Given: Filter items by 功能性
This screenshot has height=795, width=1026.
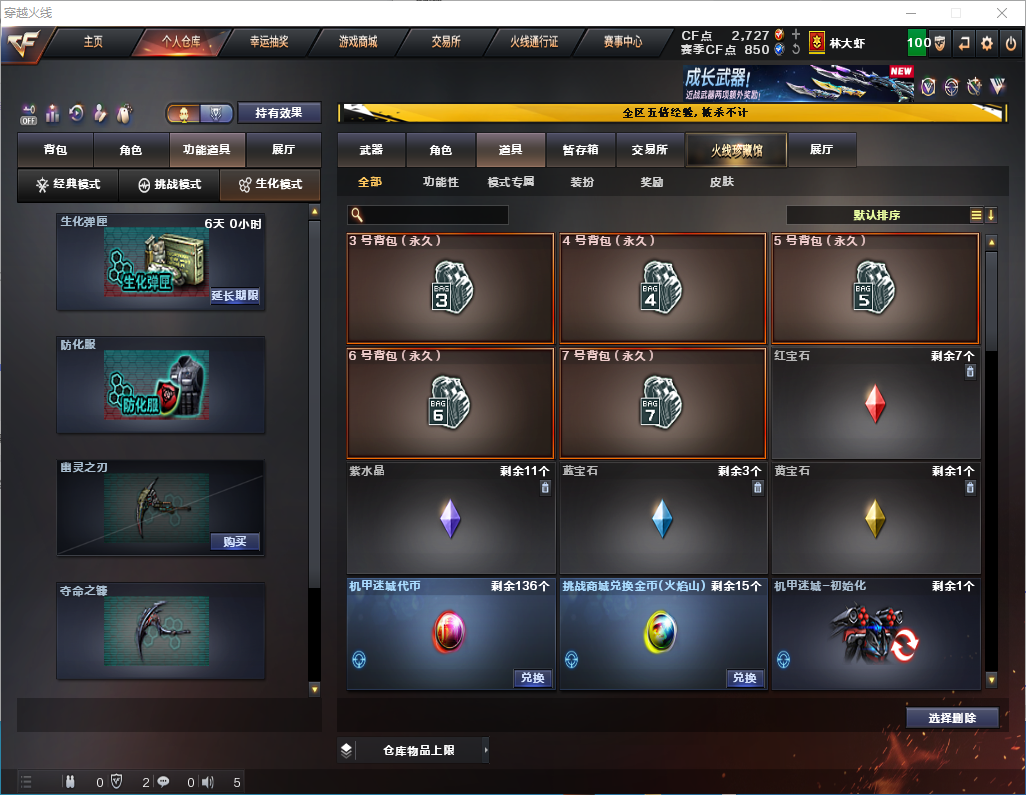Looking at the screenshot, I should pos(440,182).
